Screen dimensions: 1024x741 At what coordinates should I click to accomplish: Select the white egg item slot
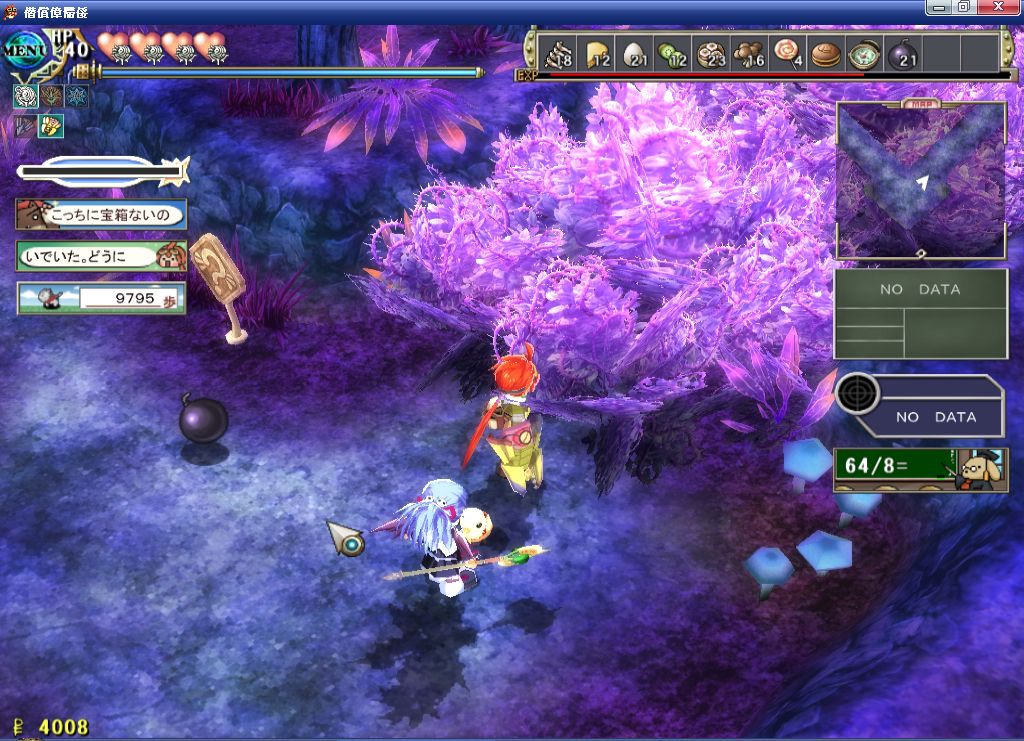(x=635, y=52)
